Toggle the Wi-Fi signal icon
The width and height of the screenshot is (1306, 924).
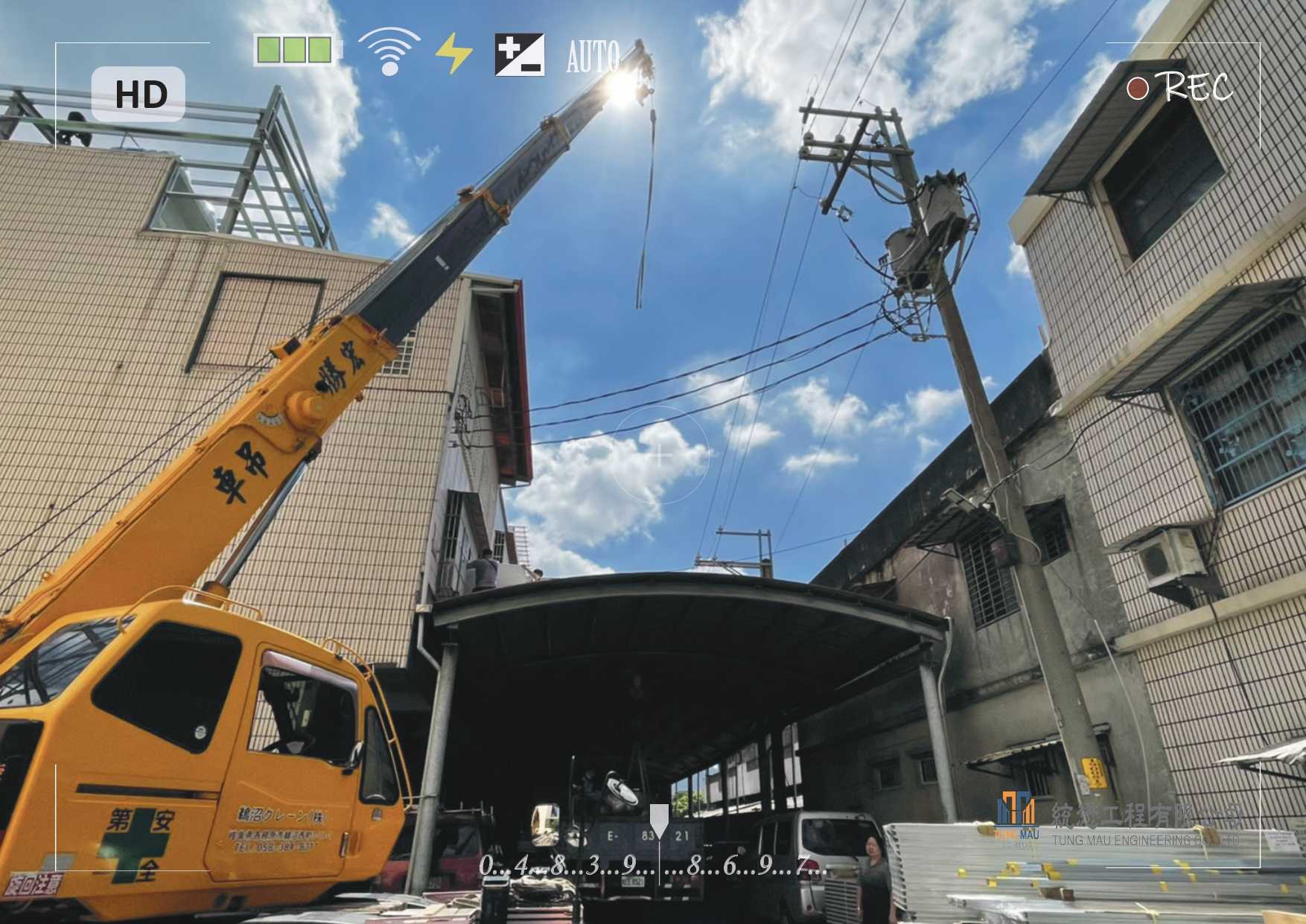click(x=389, y=51)
